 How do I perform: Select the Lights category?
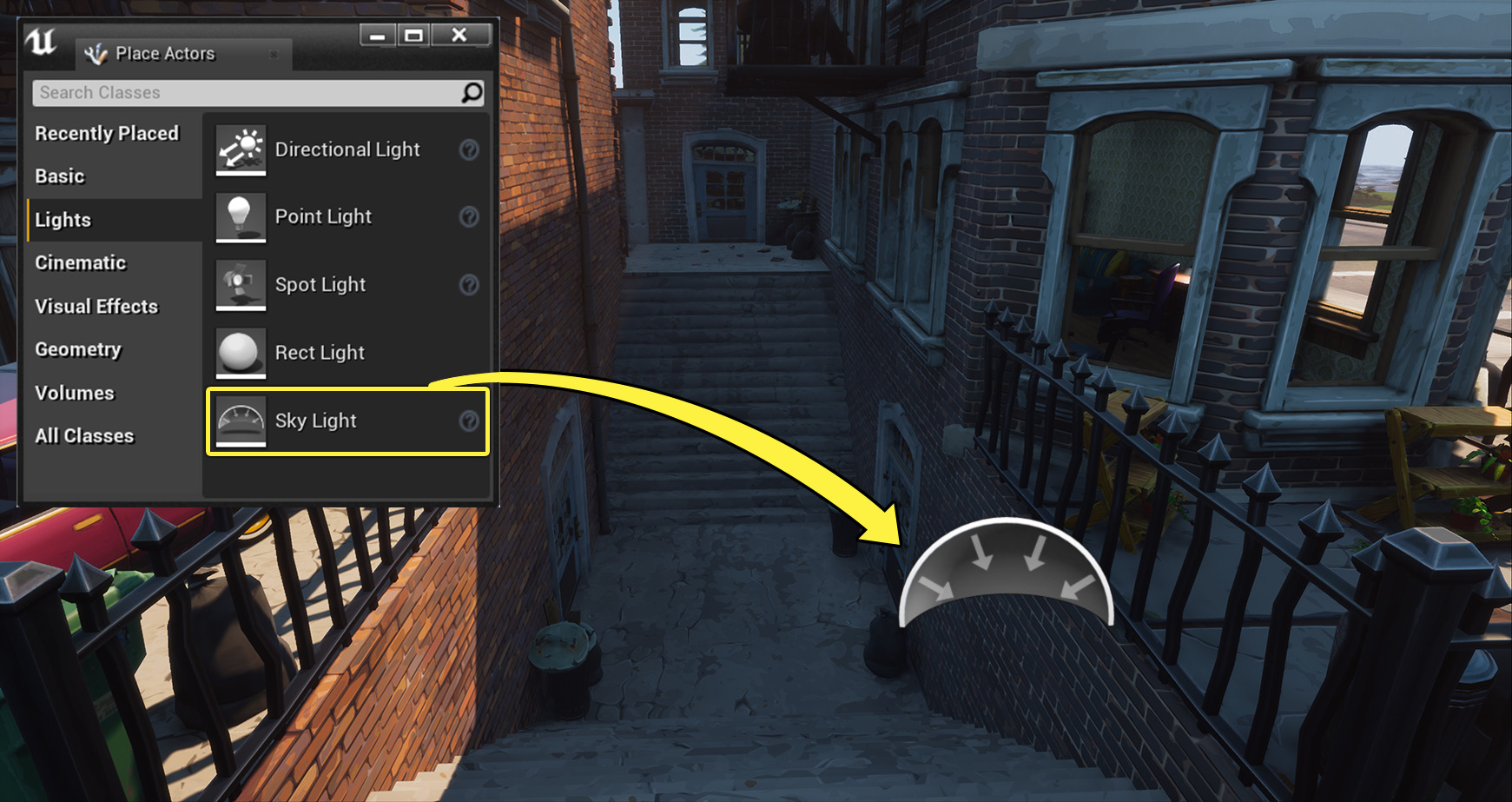tap(63, 220)
